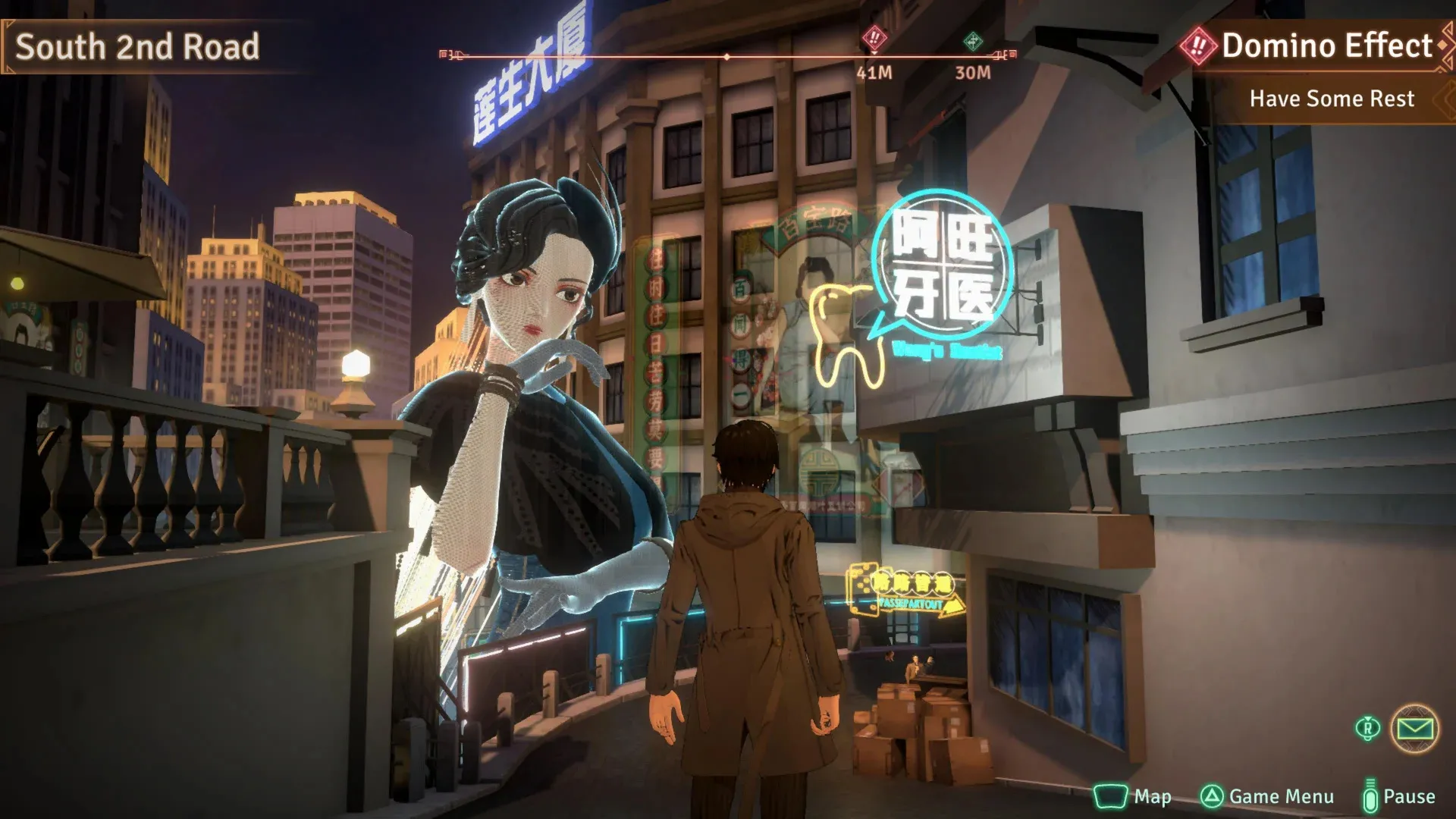This screenshot has height=819, width=1456.
Task: Open the Domino Effect quest tracker
Action: (x=1326, y=45)
